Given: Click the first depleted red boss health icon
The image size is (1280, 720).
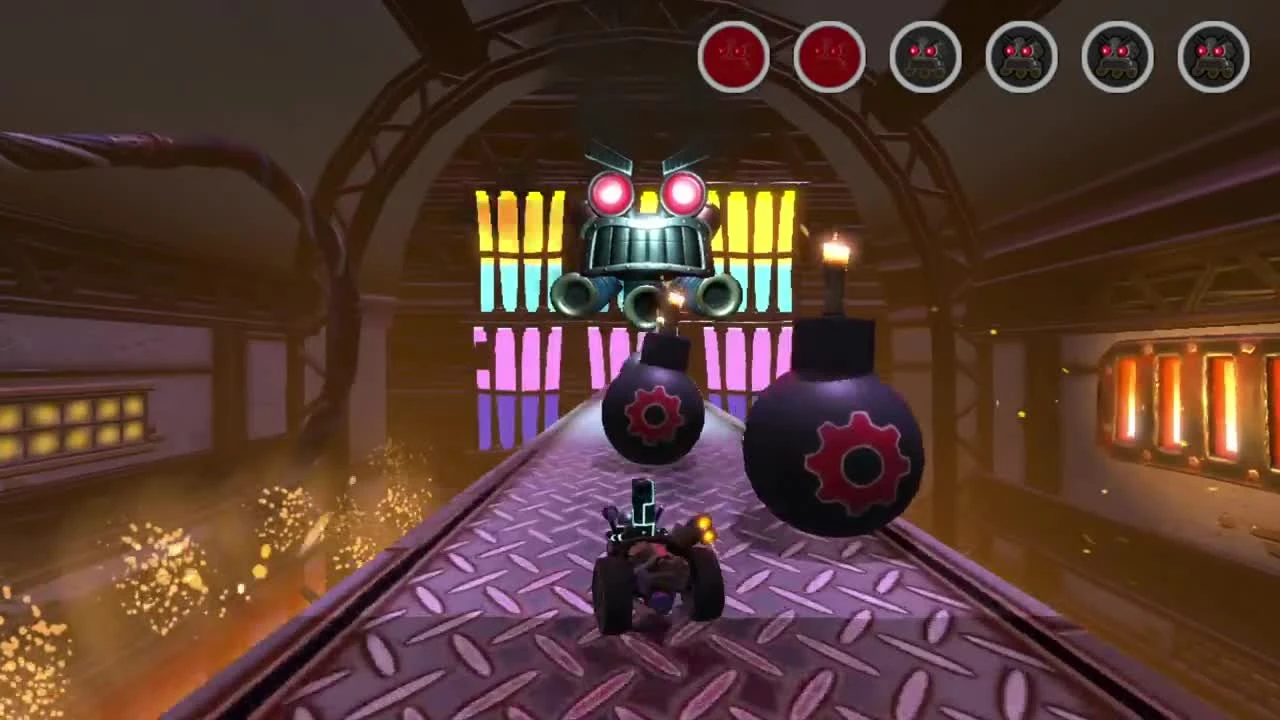Looking at the screenshot, I should 735,57.
